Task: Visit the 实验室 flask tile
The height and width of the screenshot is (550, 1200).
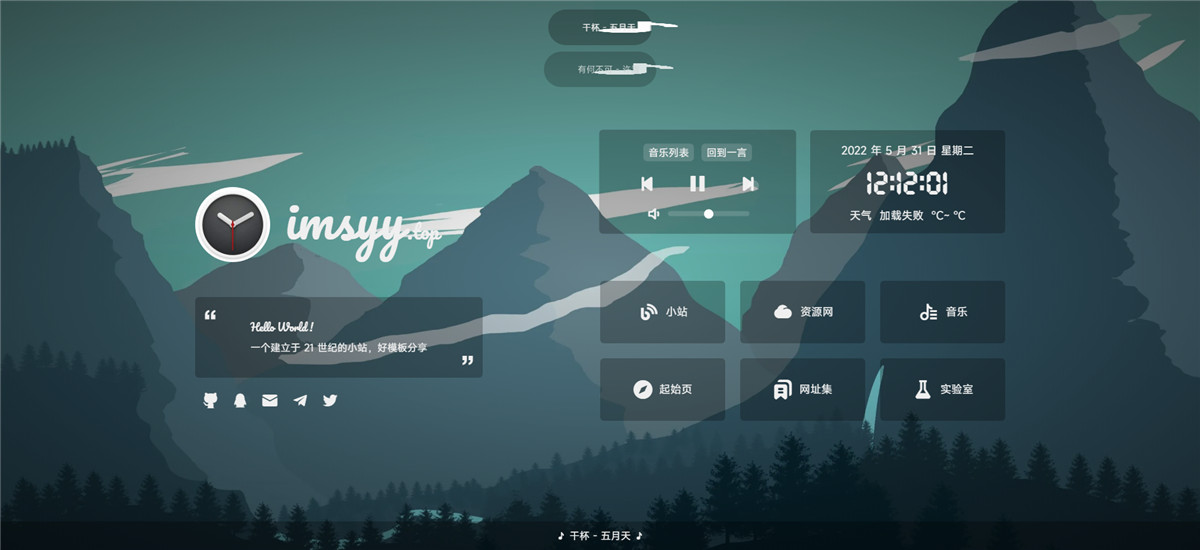Action: (x=942, y=389)
